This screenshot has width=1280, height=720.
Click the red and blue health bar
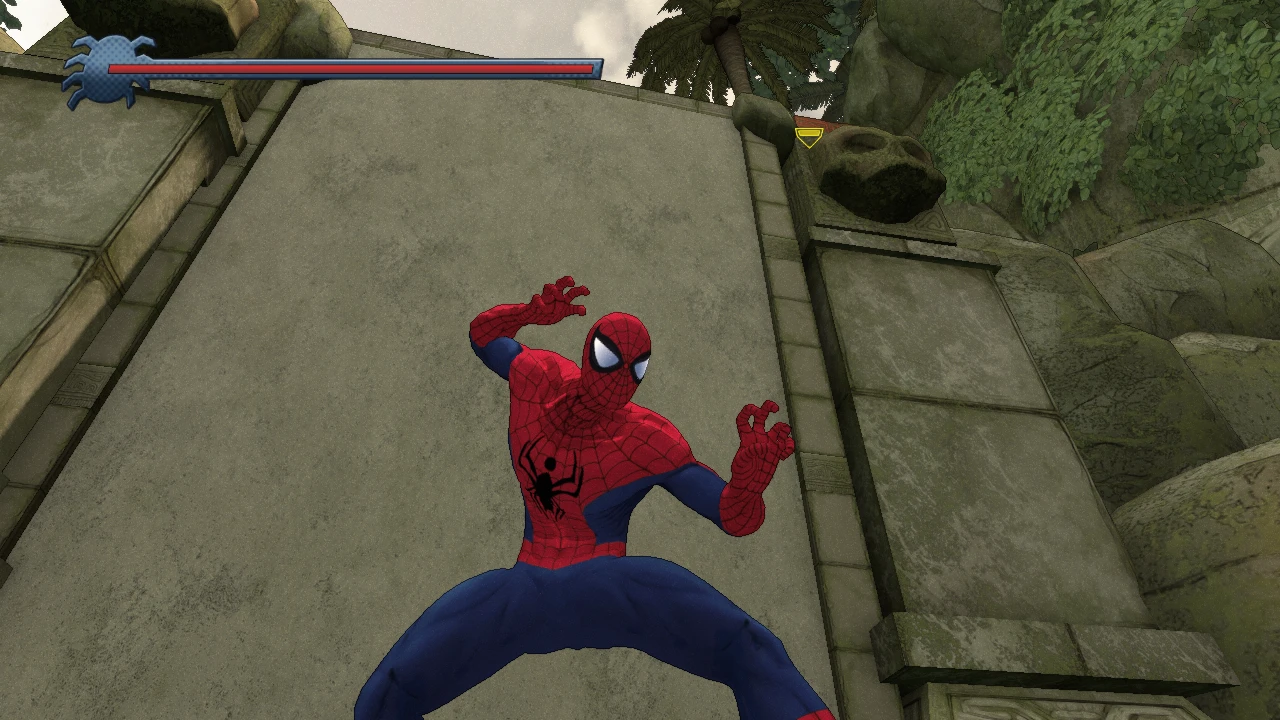point(350,69)
